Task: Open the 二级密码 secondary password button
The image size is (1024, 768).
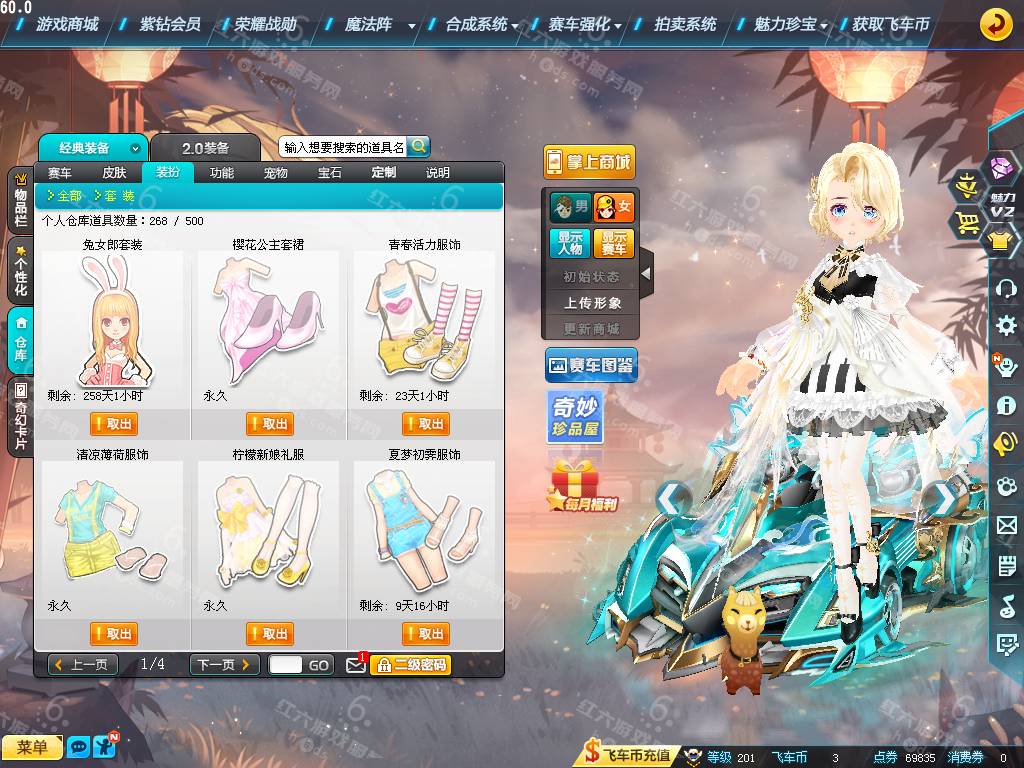Action: 410,664
